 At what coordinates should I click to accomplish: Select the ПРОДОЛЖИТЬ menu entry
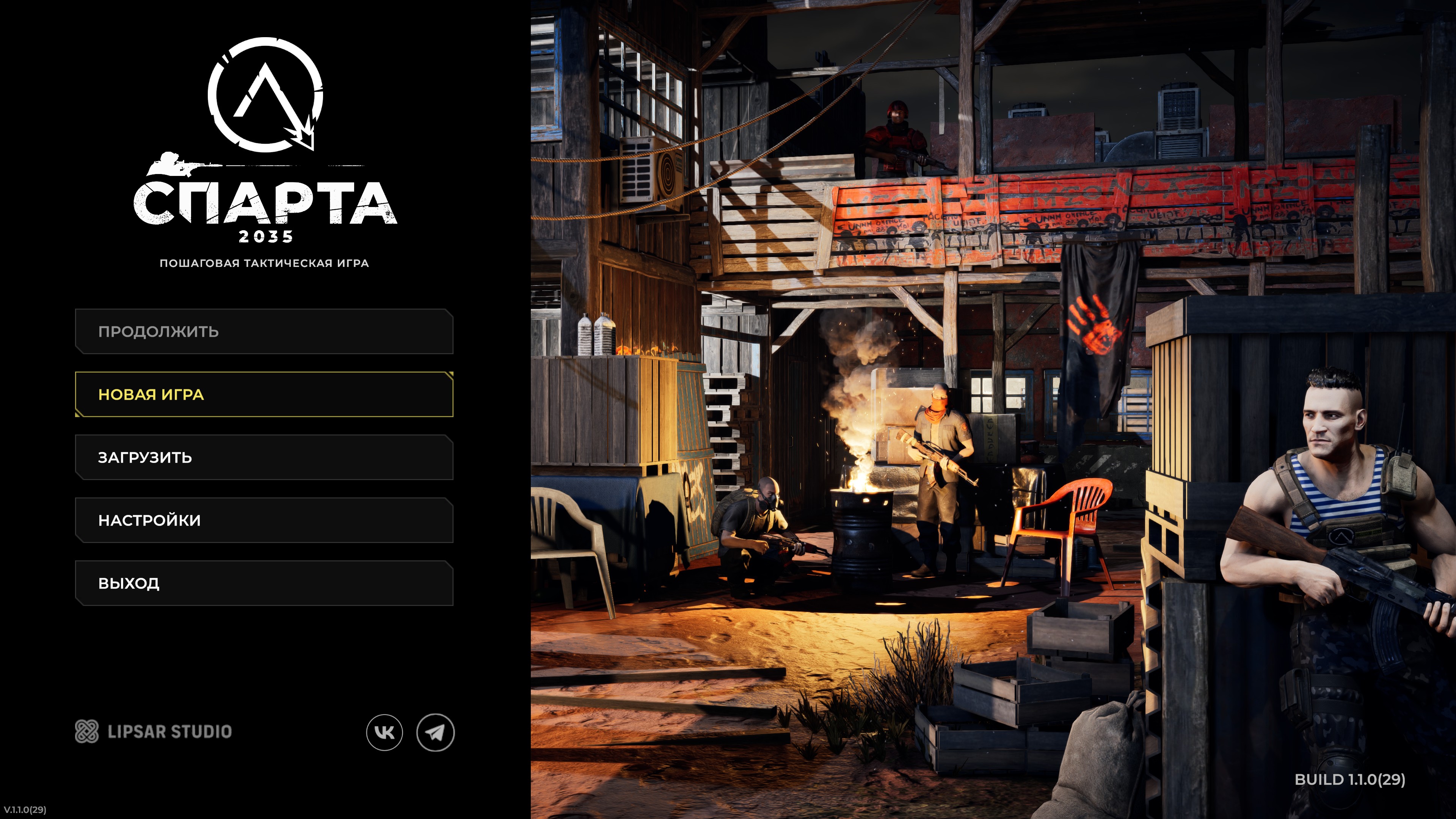[x=264, y=331]
